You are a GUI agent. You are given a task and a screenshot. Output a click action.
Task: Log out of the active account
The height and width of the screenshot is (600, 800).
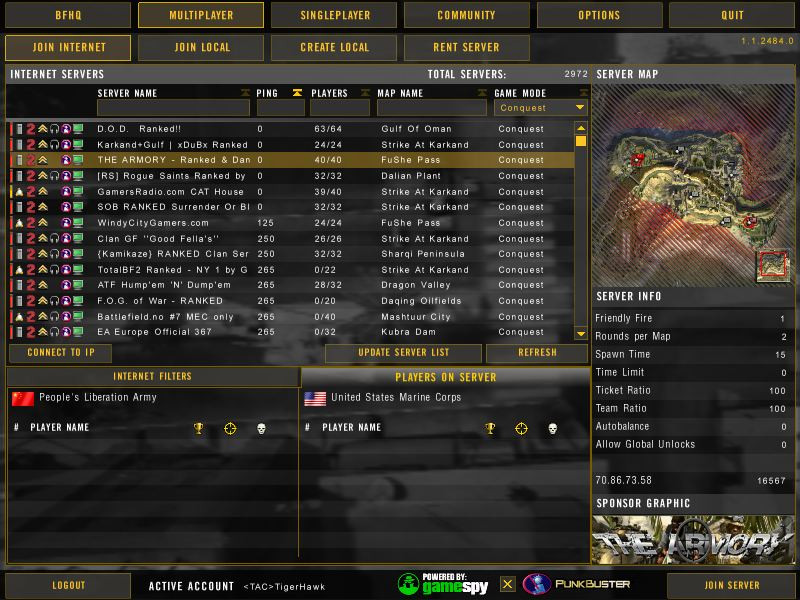coord(68,585)
